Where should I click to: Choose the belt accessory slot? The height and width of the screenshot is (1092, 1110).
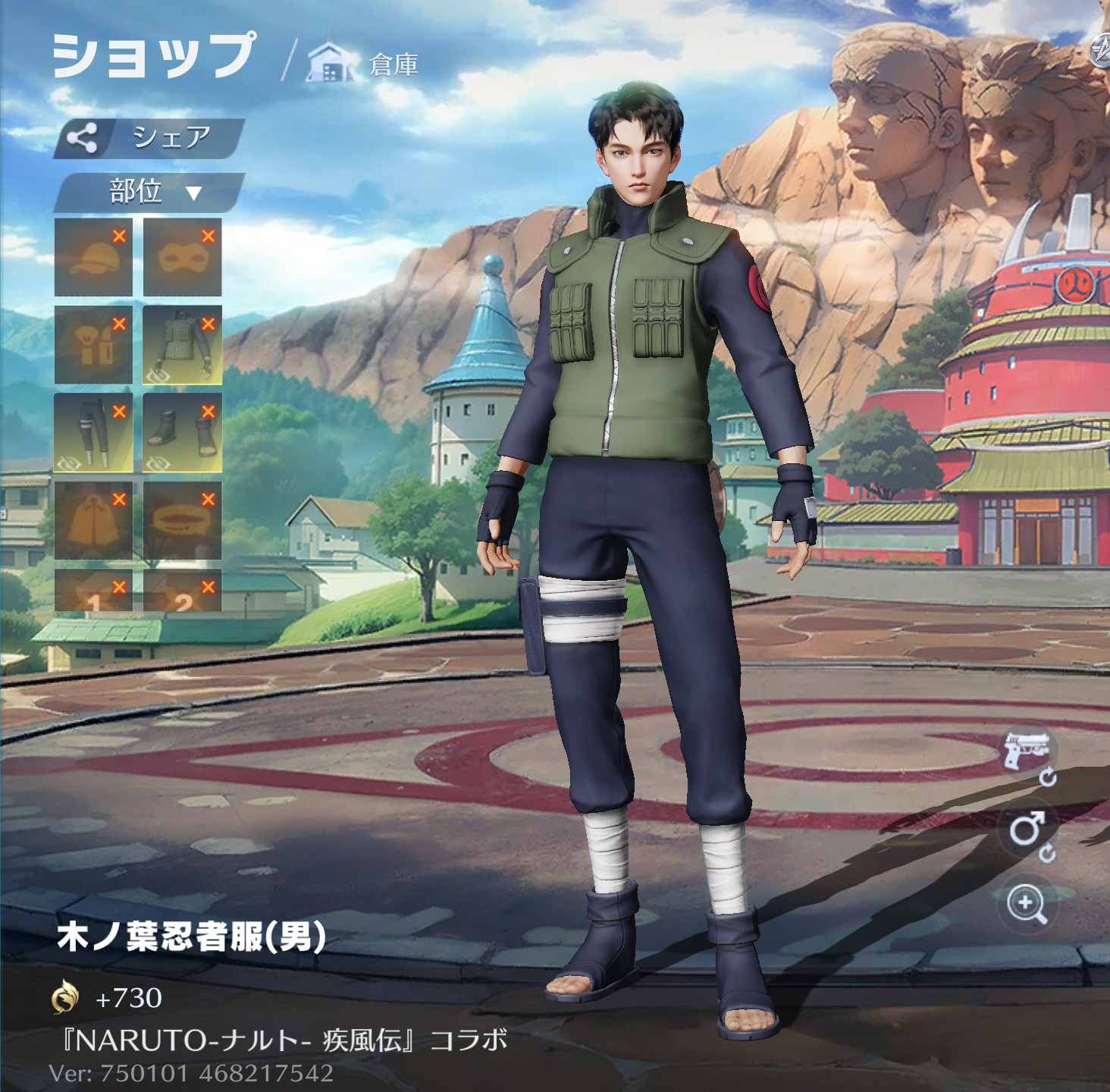[x=182, y=520]
